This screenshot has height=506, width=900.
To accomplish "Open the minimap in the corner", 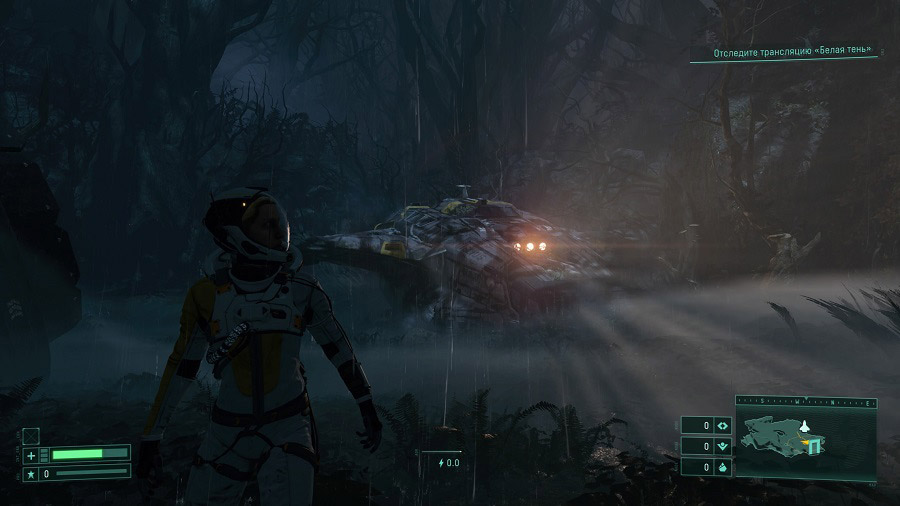I will click(x=806, y=442).
